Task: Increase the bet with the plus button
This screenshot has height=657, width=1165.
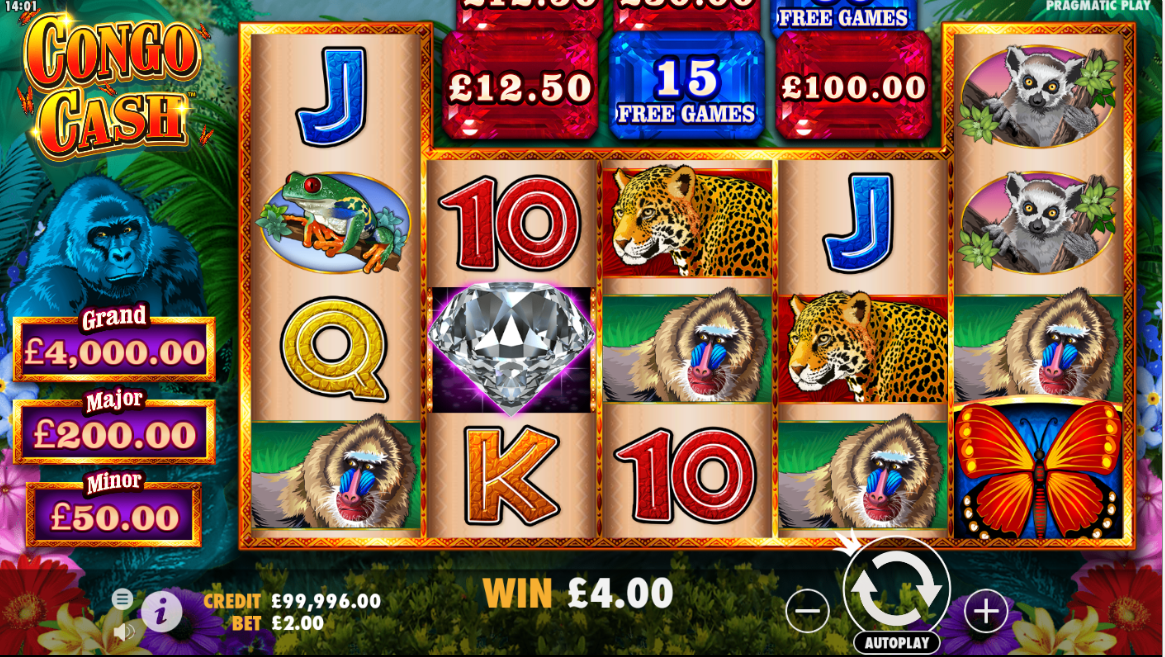Action: click(x=985, y=610)
